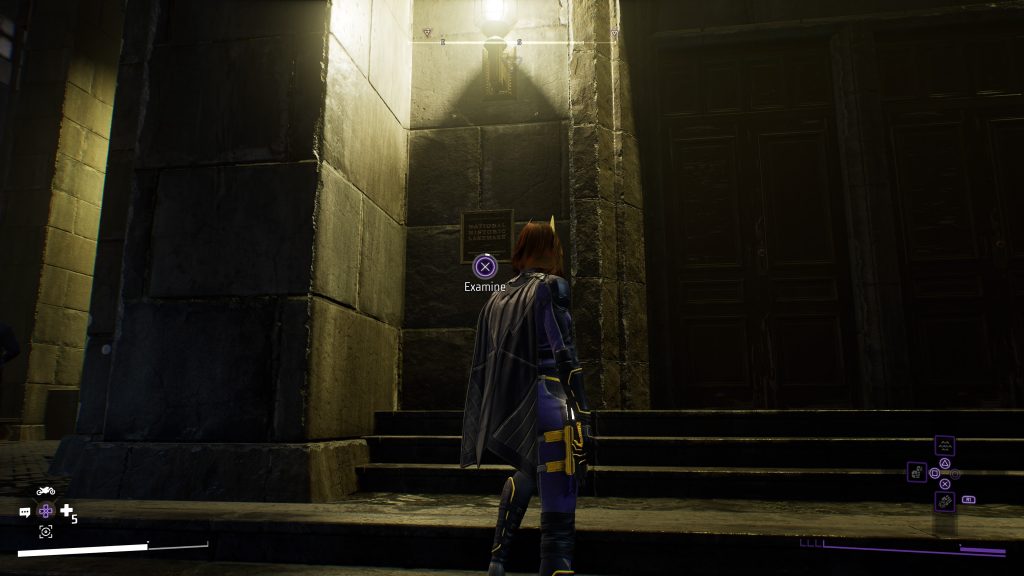Use the health pack plus icon
Screen dimensions: 1024x576
pyautogui.click(x=67, y=512)
